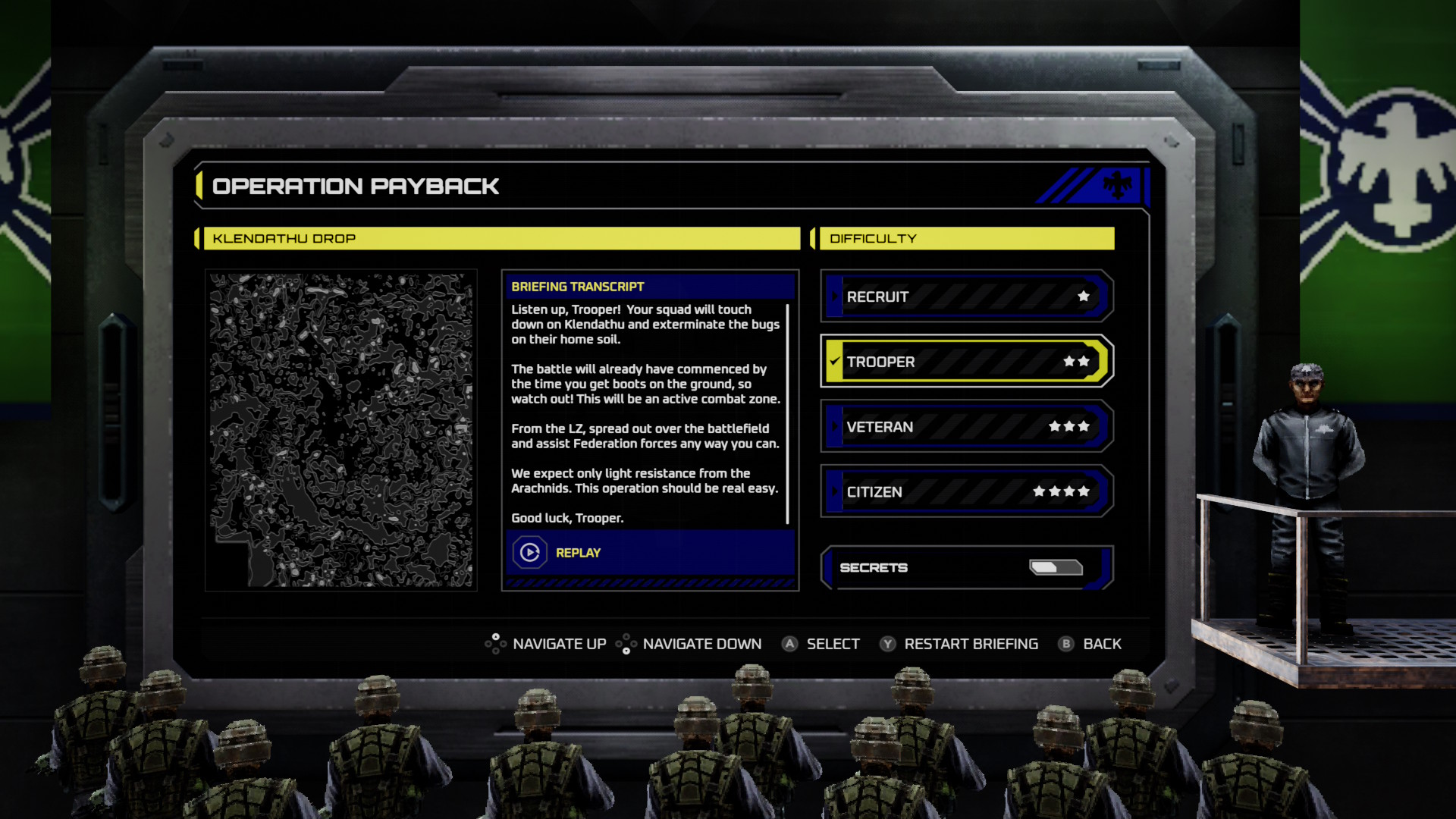Set difficulty to Citizen
The width and height of the screenshot is (1456, 819).
[966, 492]
